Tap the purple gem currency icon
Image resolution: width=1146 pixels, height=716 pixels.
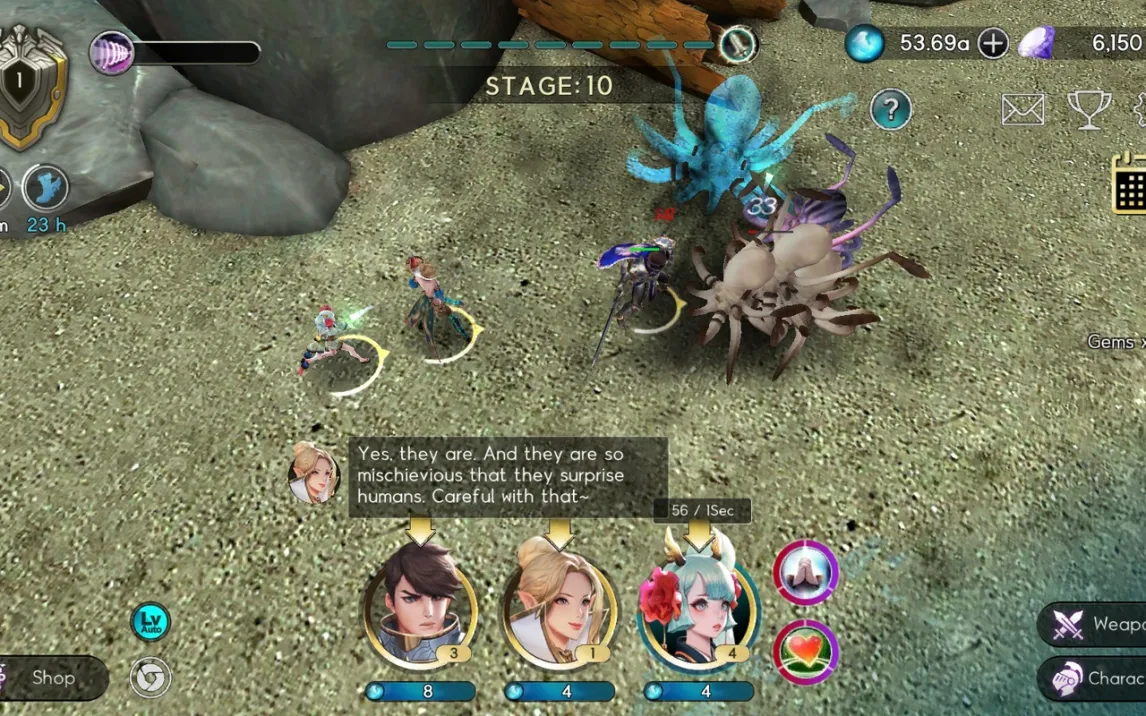click(x=1037, y=43)
